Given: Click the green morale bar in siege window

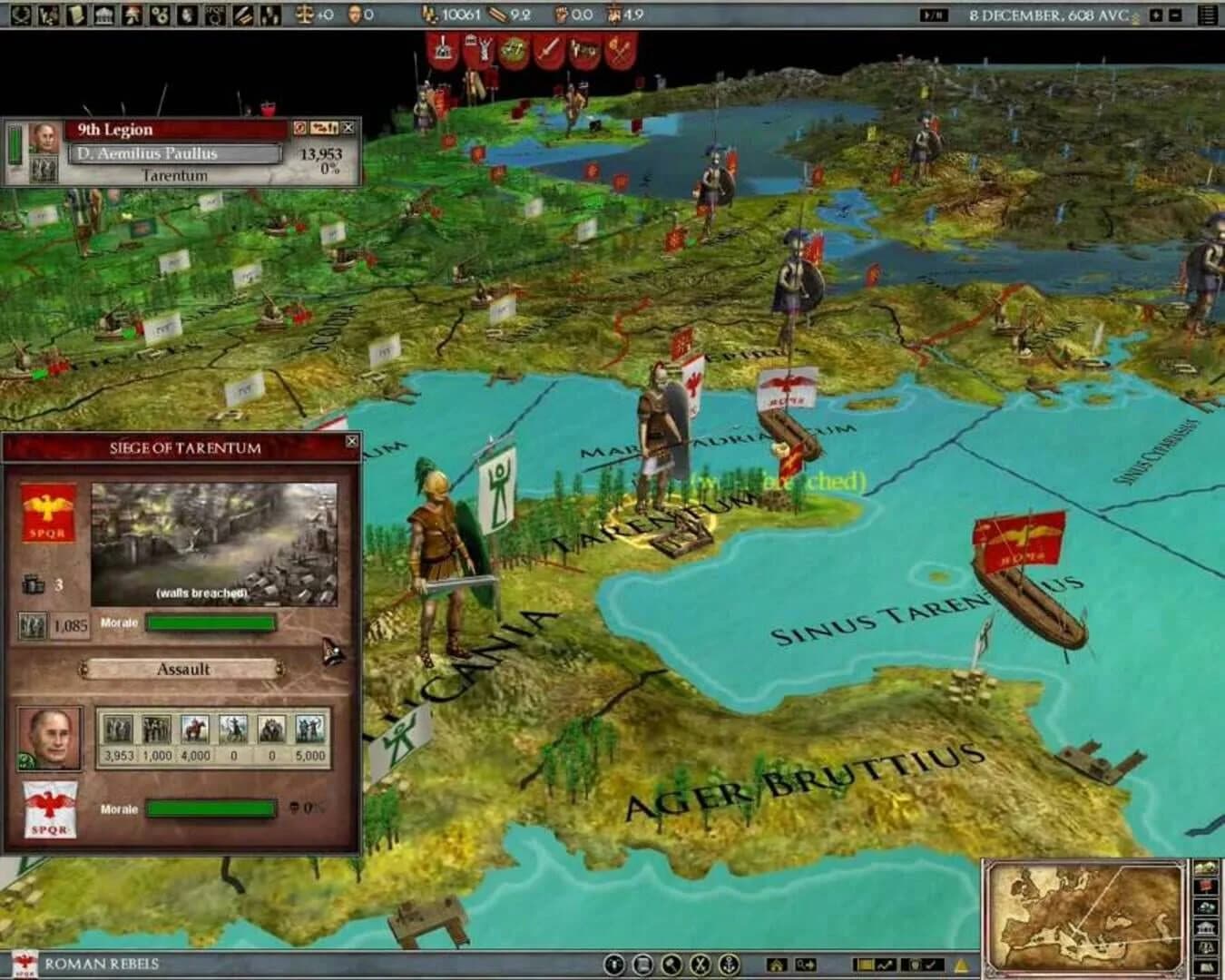Looking at the screenshot, I should pos(212,624).
